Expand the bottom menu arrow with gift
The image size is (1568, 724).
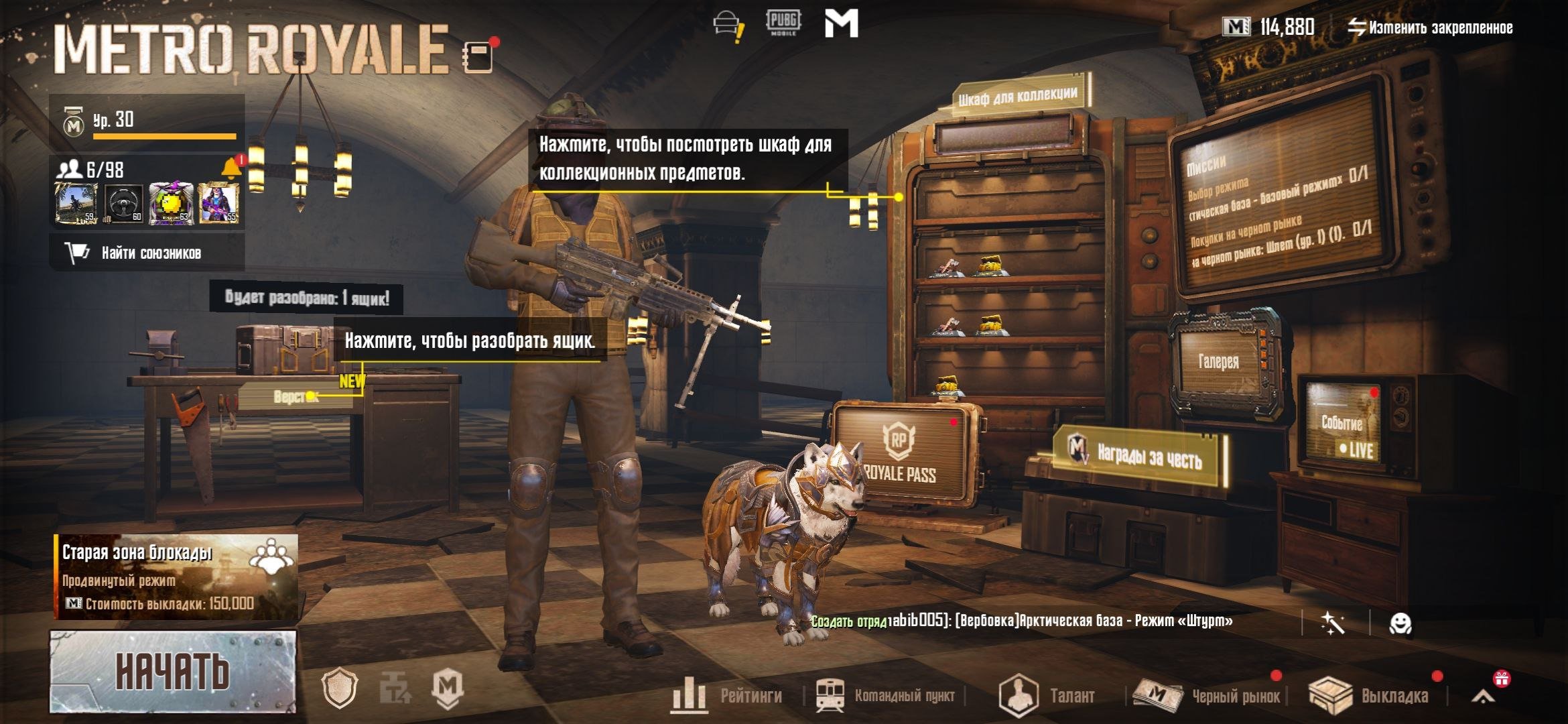point(1484,695)
